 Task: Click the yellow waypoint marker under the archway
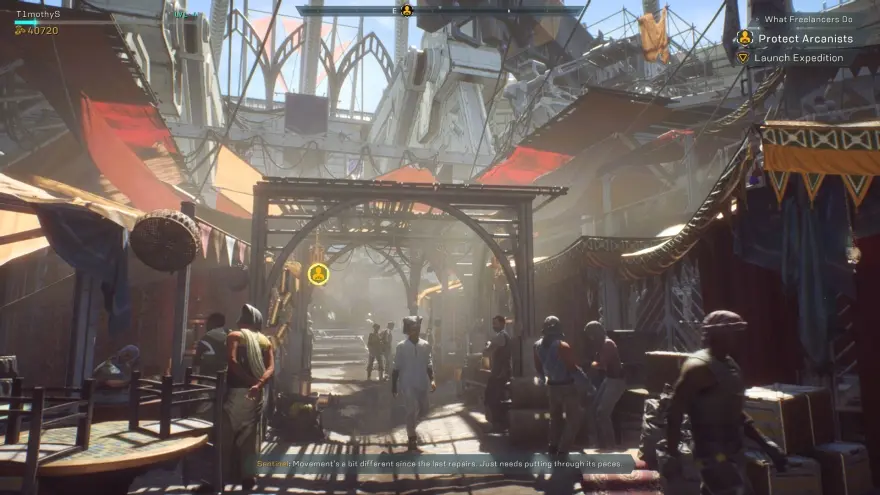coord(318,273)
